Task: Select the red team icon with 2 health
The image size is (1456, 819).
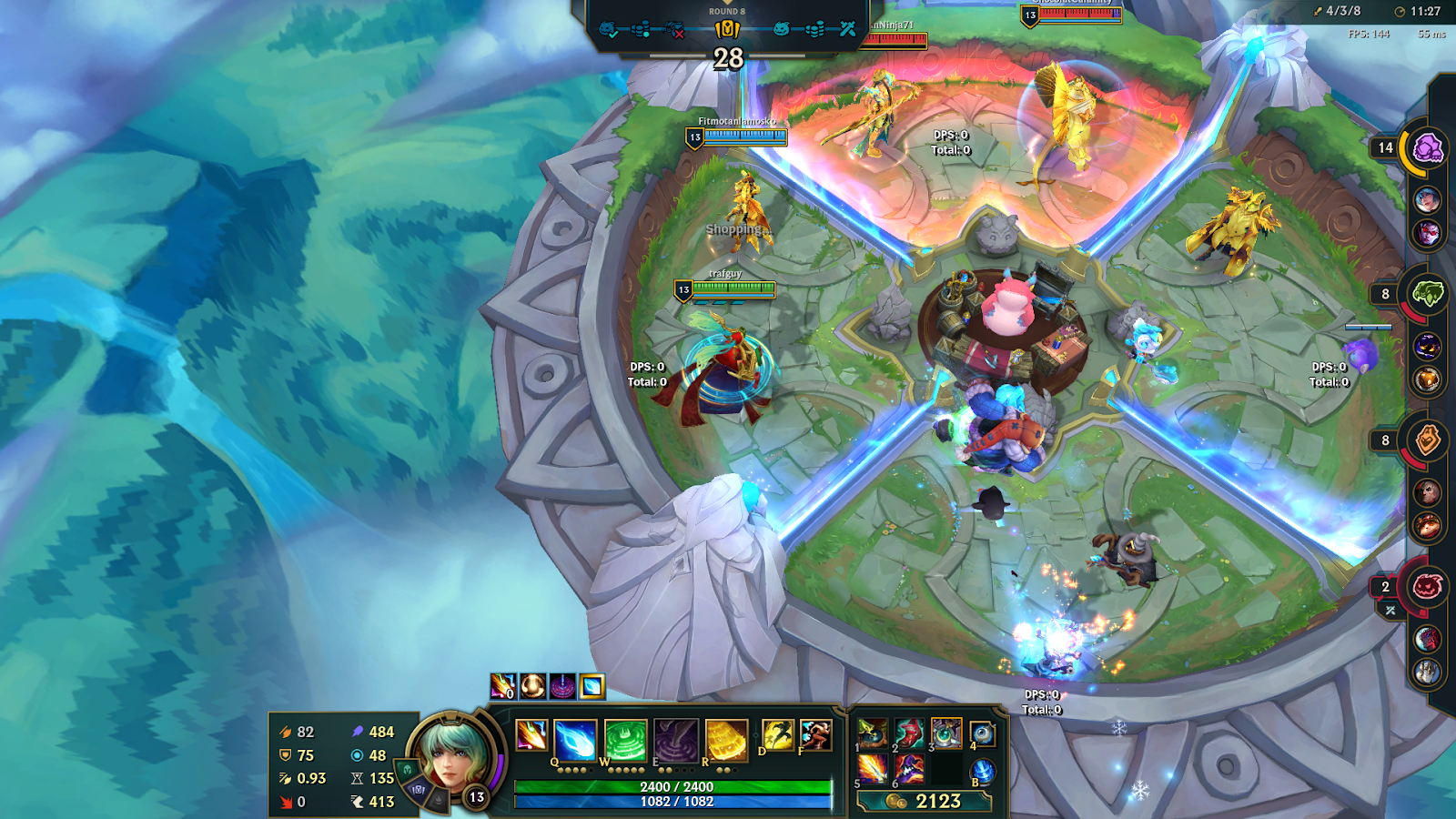Action: 1427,587
